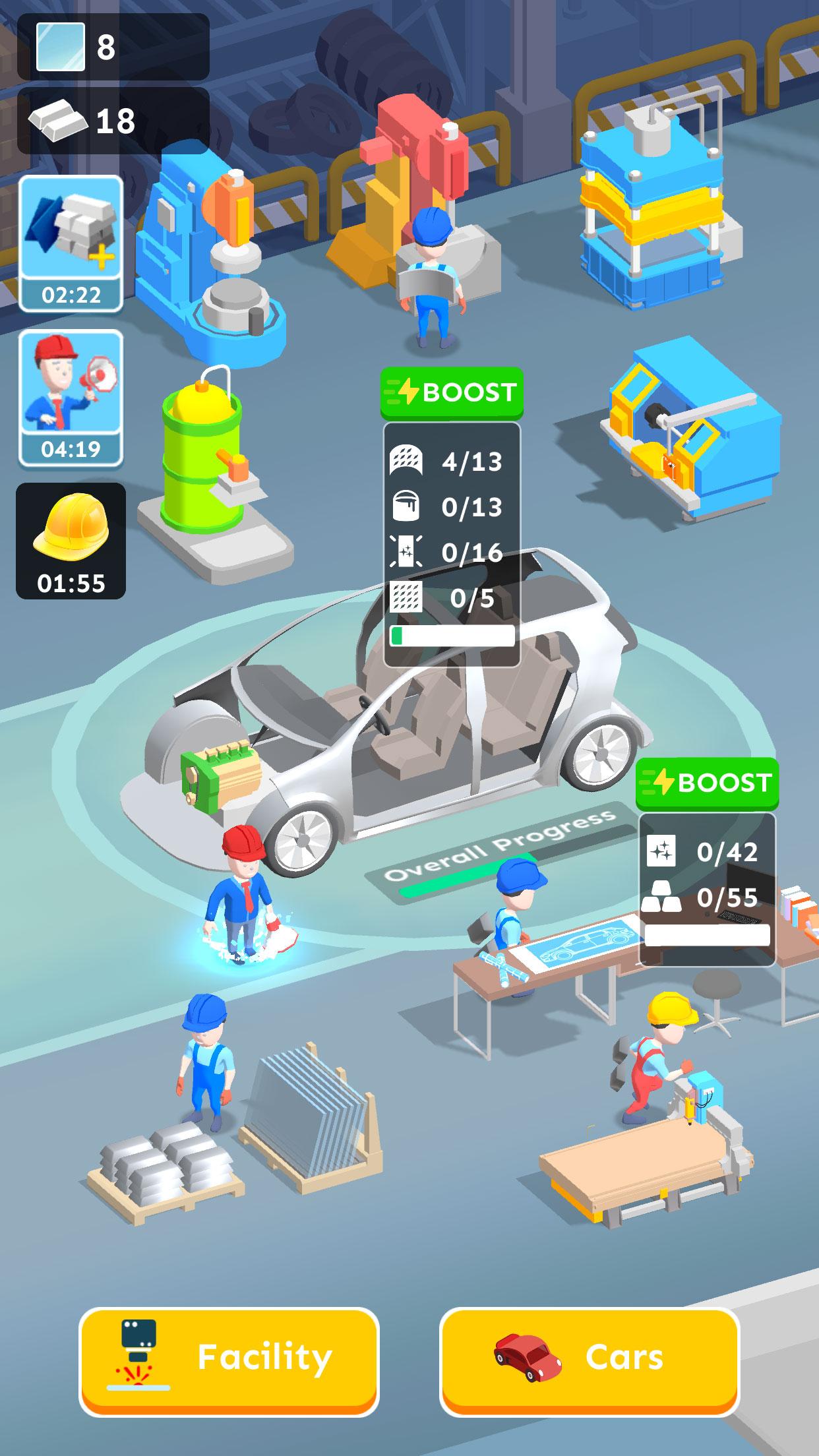The height and width of the screenshot is (1456, 819).
Task: Open the Cars menu
Action: click(x=589, y=1360)
